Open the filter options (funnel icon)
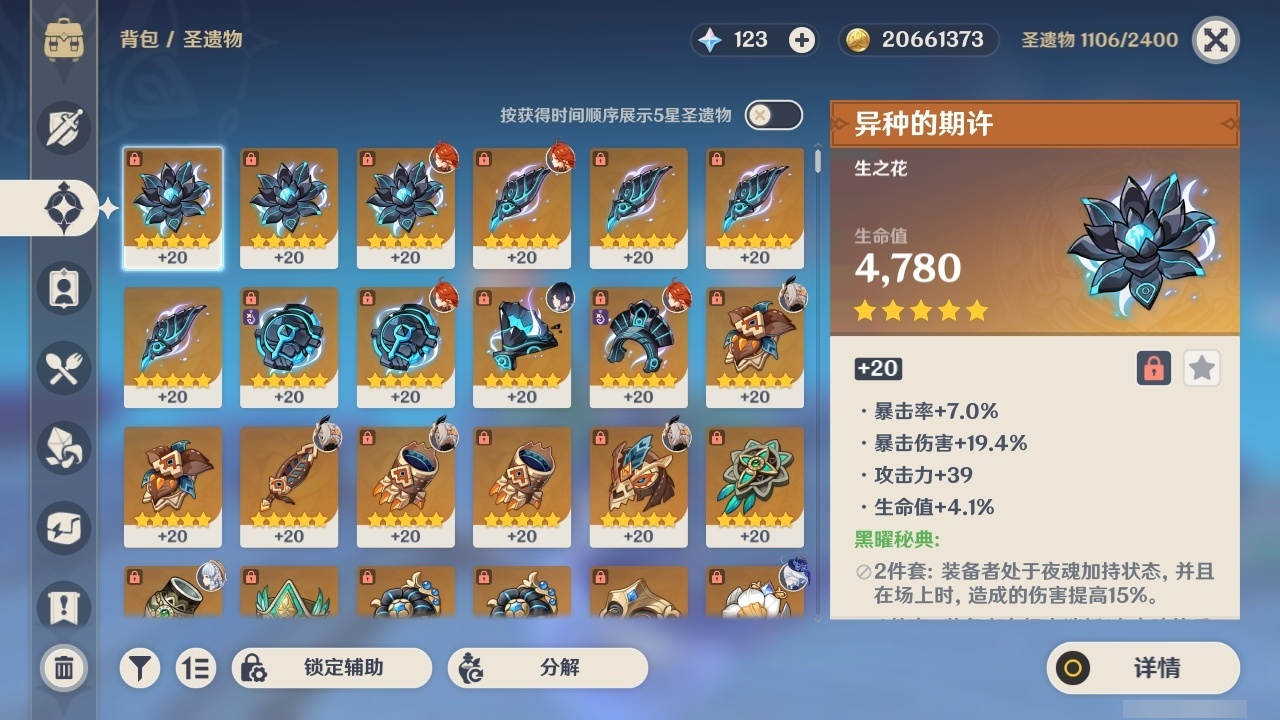The width and height of the screenshot is (1280, 720). point(140,668)
